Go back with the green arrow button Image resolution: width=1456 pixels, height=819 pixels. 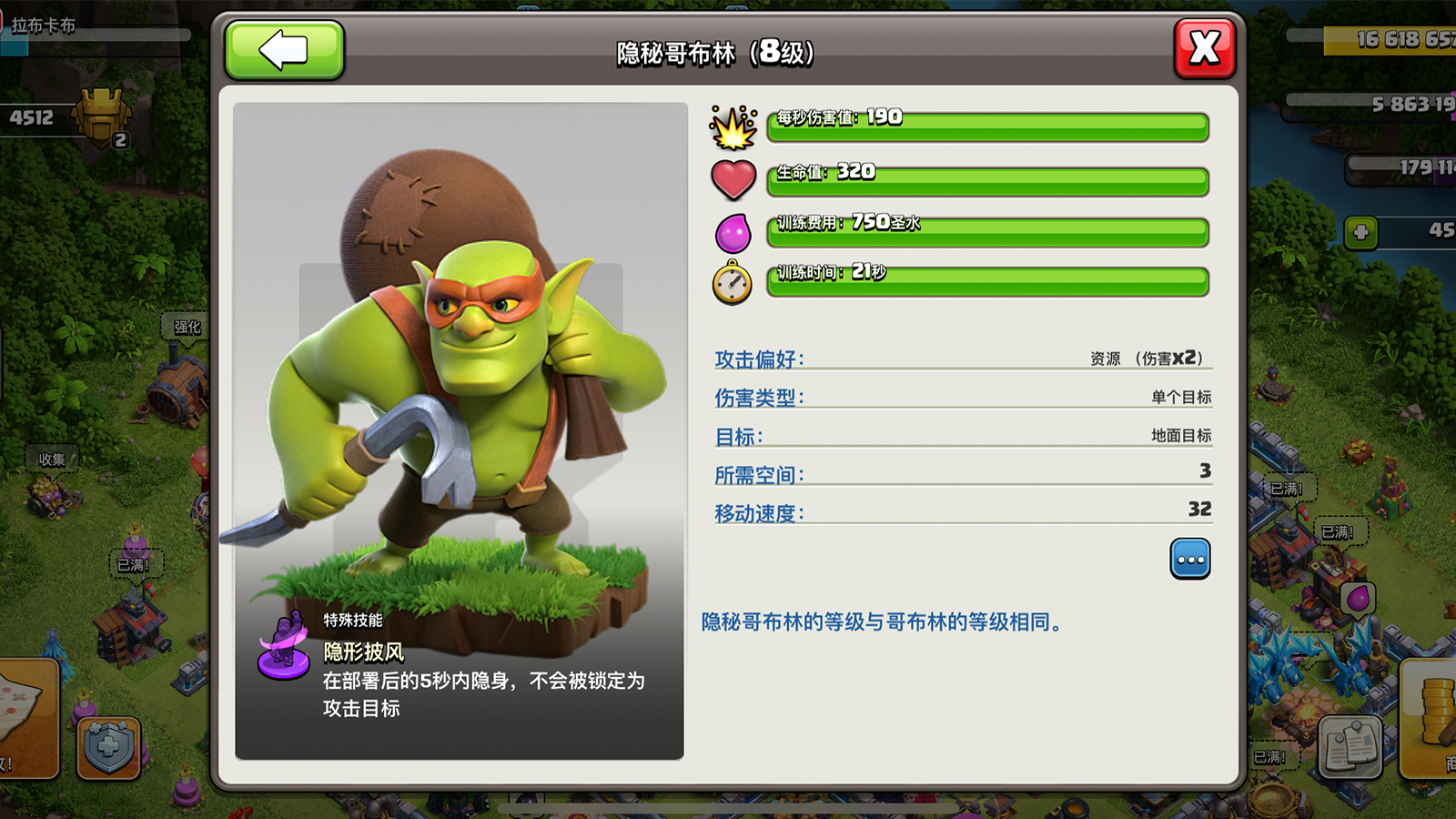(x=284, y=50)
